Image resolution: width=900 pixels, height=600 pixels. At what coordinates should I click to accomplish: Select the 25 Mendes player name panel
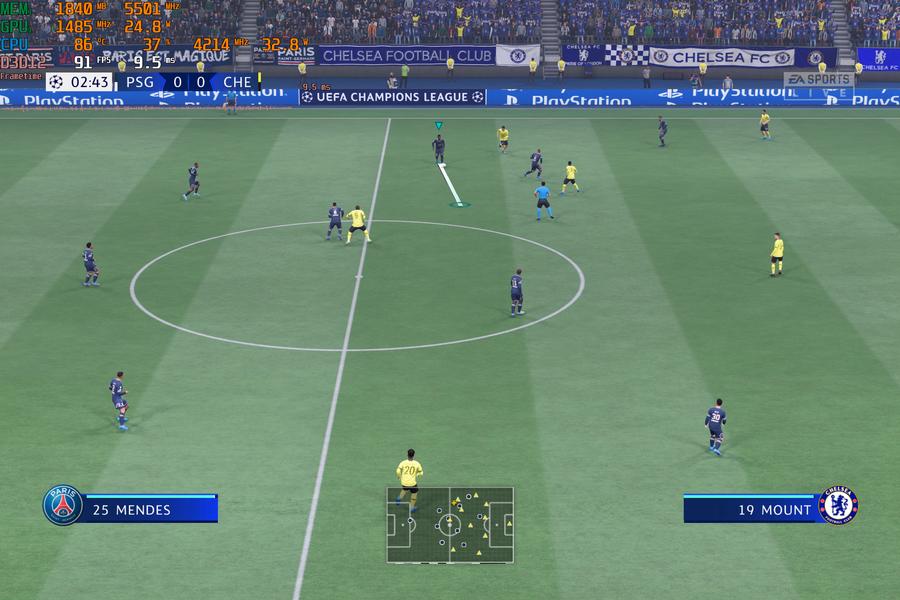(x=148, y=509)
